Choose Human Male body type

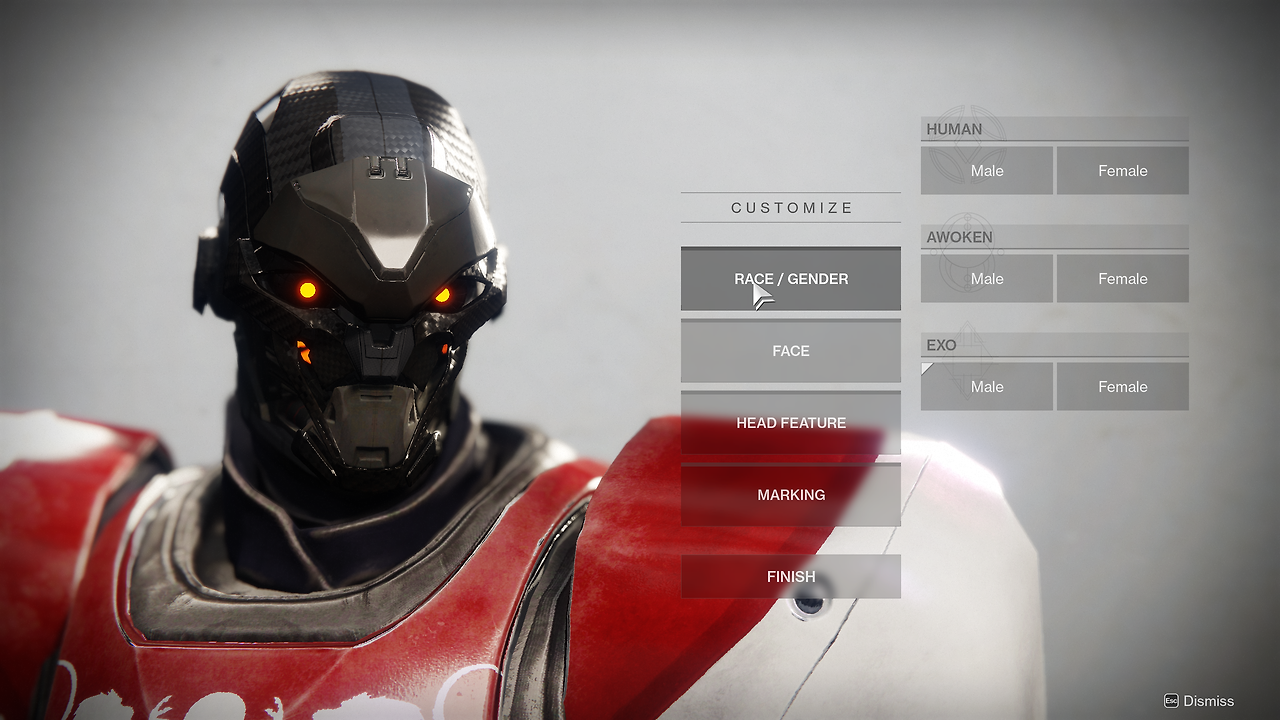tap(986, 171)
